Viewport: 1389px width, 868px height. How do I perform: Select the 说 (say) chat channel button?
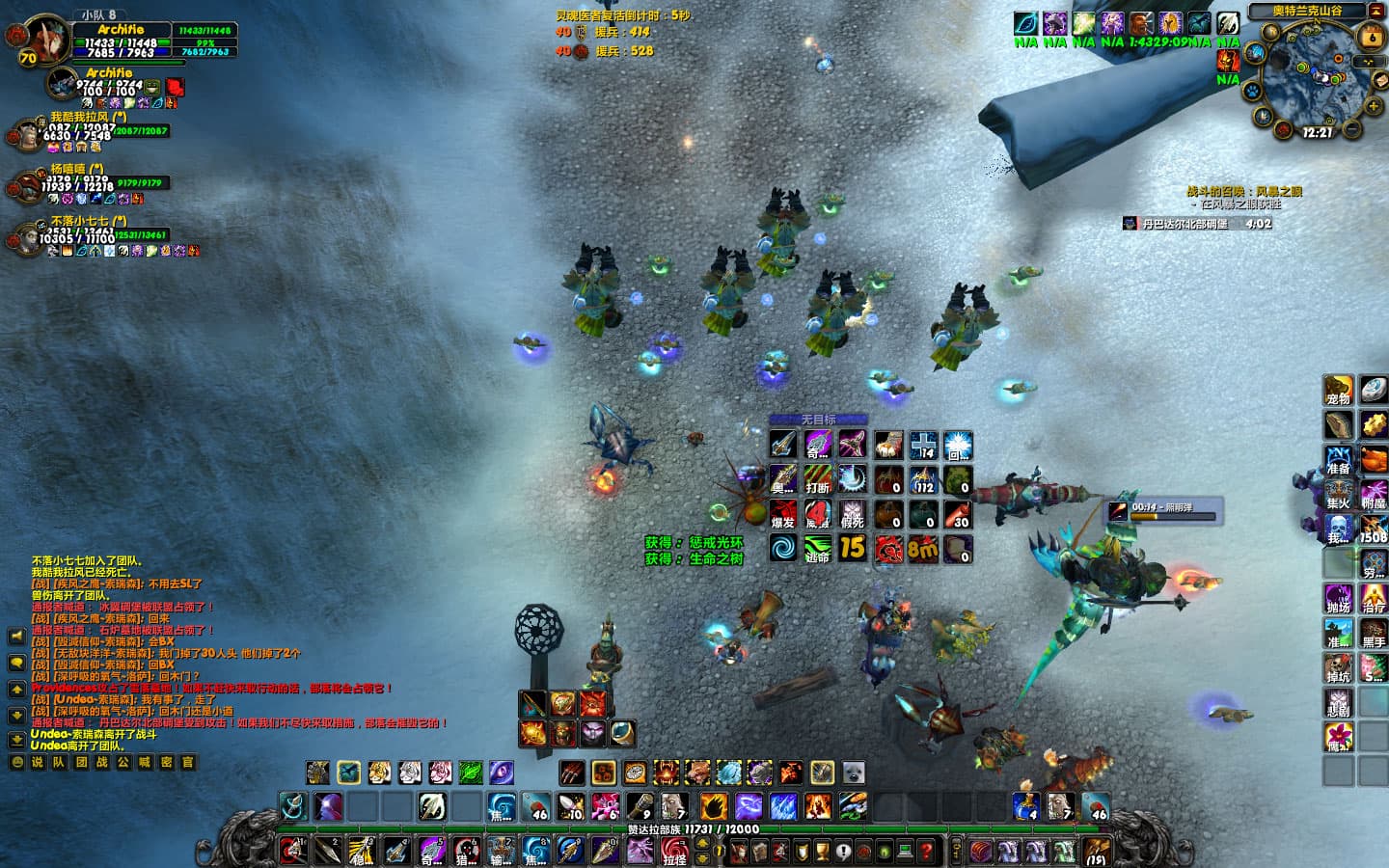point(38,762)
